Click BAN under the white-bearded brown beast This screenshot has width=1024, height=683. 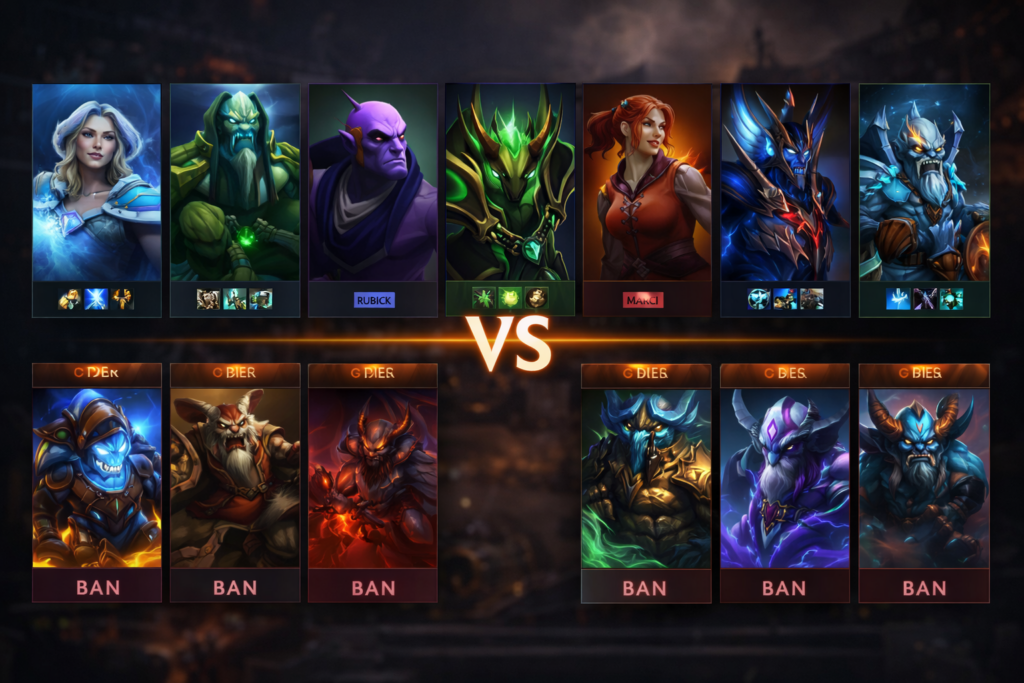pyautogui.click(x=235, y=587)
